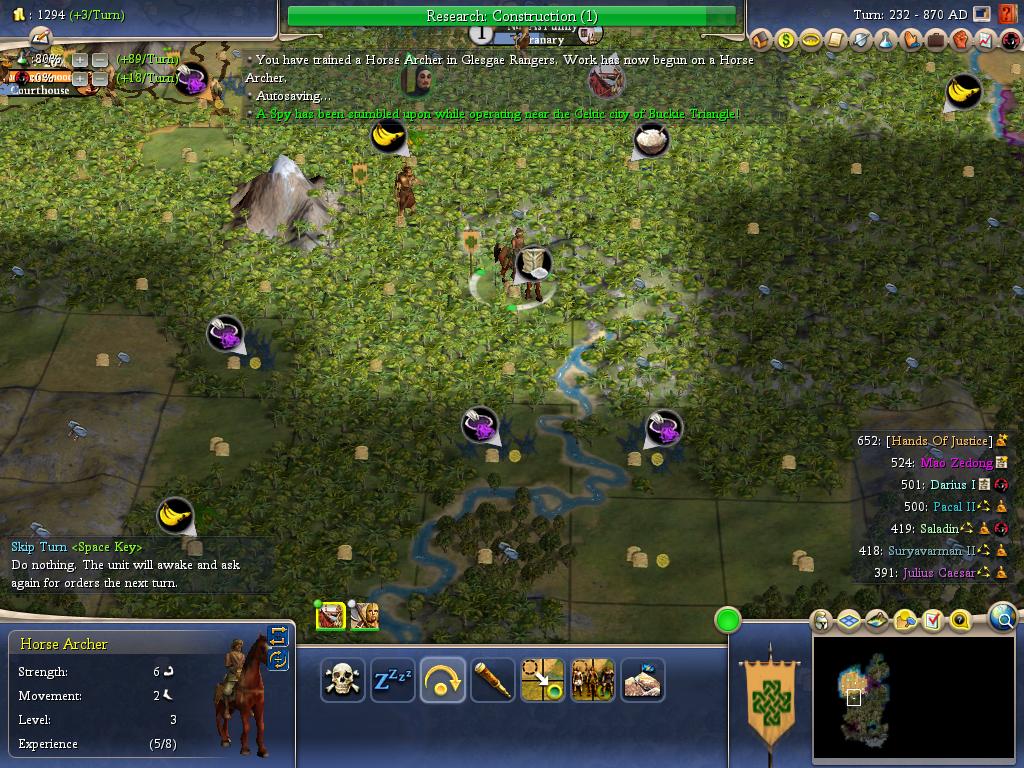Open the Military Advisor fist icon

coord(960,41)
